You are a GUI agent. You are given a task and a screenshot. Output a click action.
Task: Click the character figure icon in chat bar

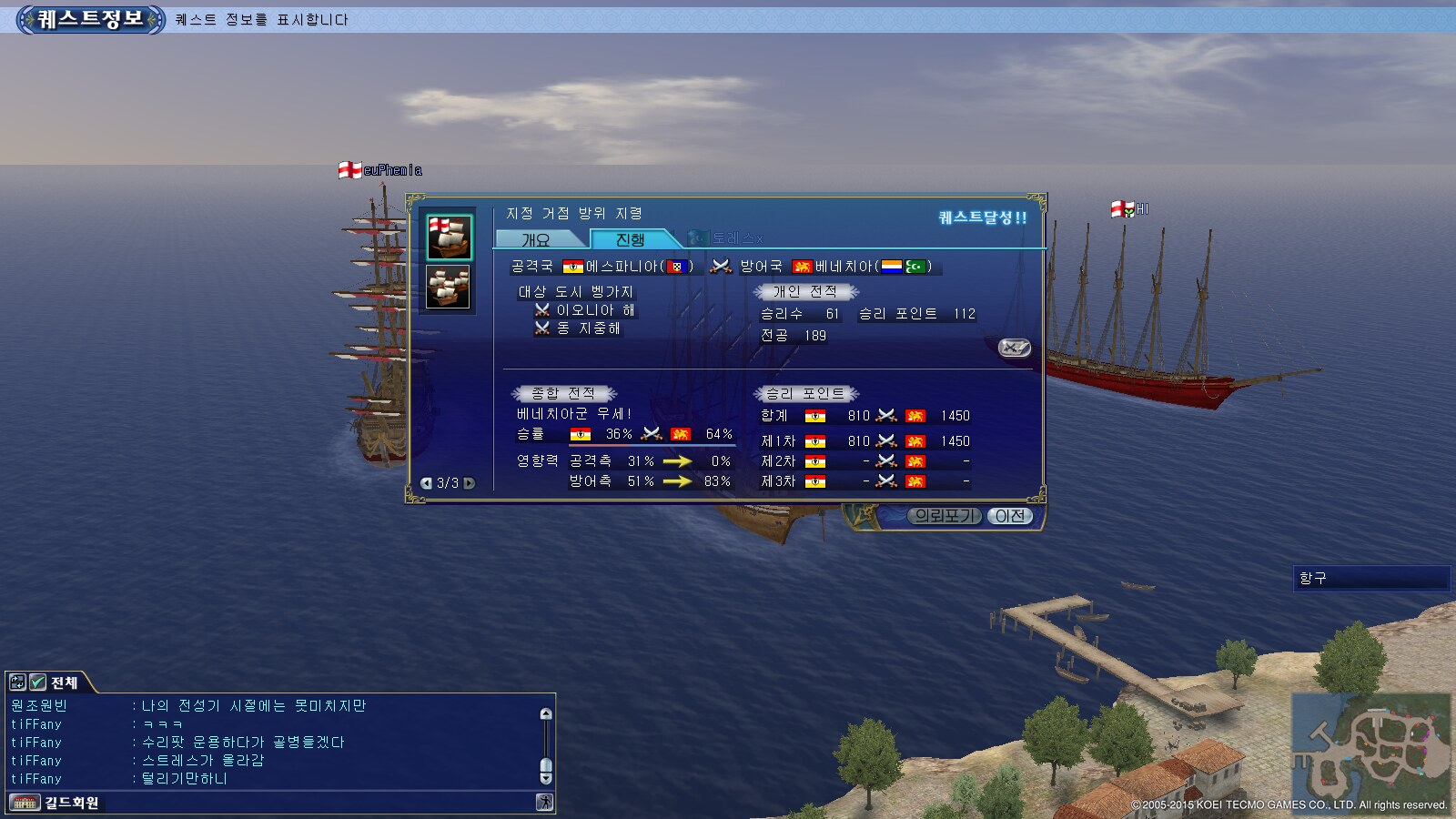click(544, 803)
